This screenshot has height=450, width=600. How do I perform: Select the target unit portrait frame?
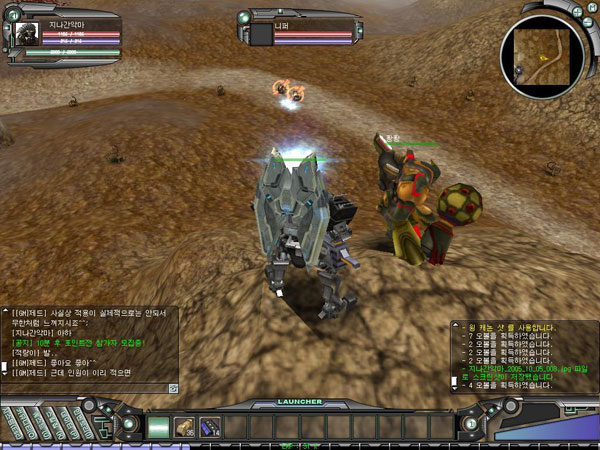tap(262, 34)
